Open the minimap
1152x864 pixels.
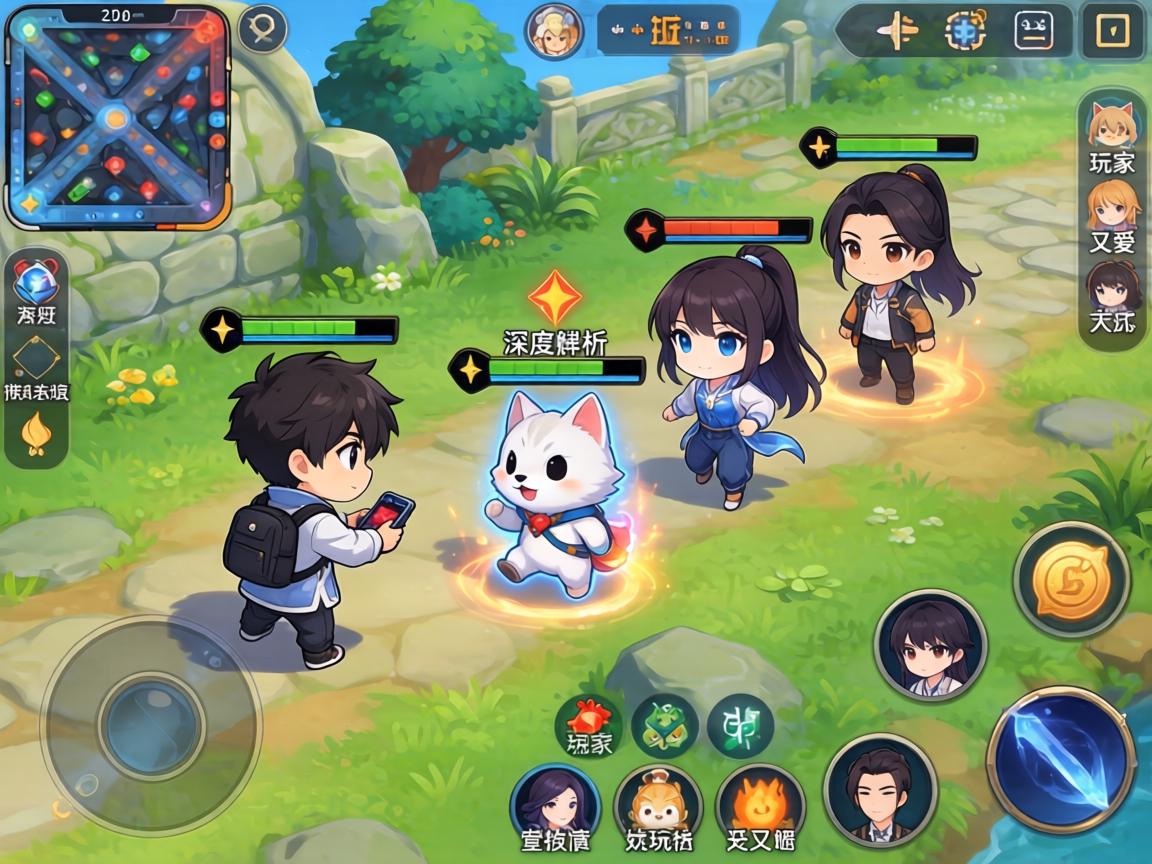click(x=117, y=117)
